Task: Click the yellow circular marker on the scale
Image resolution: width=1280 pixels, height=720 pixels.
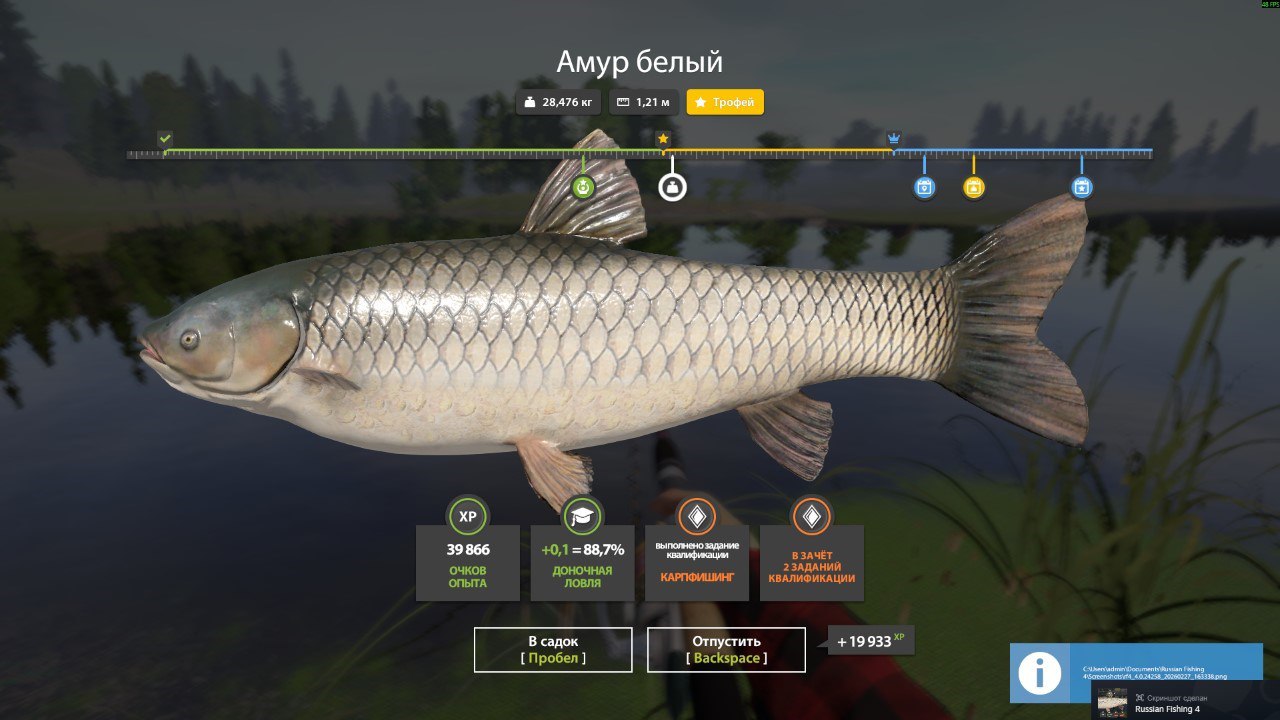Action: coord(973,187)
